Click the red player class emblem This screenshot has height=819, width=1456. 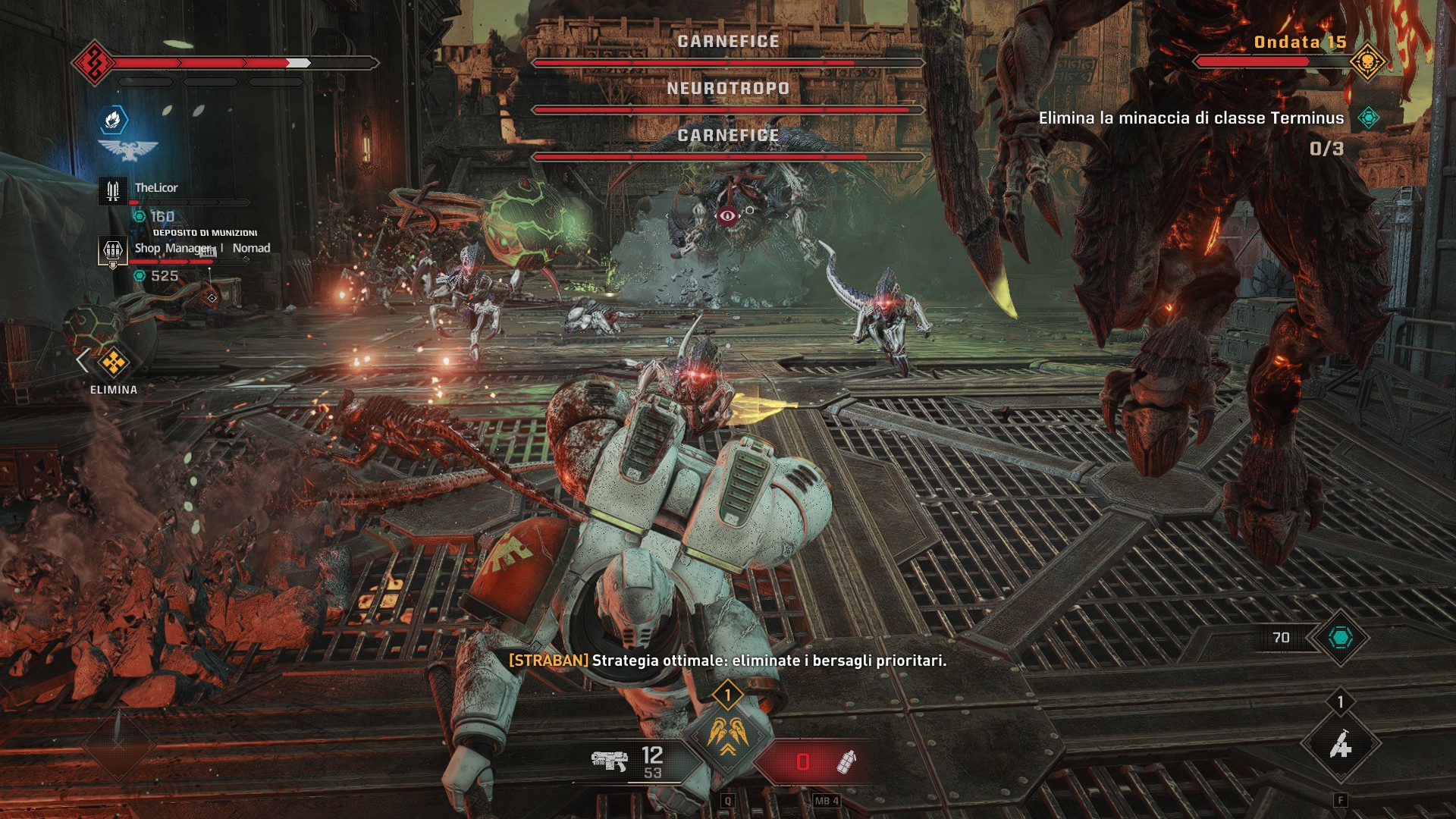(x=93, y=62)
